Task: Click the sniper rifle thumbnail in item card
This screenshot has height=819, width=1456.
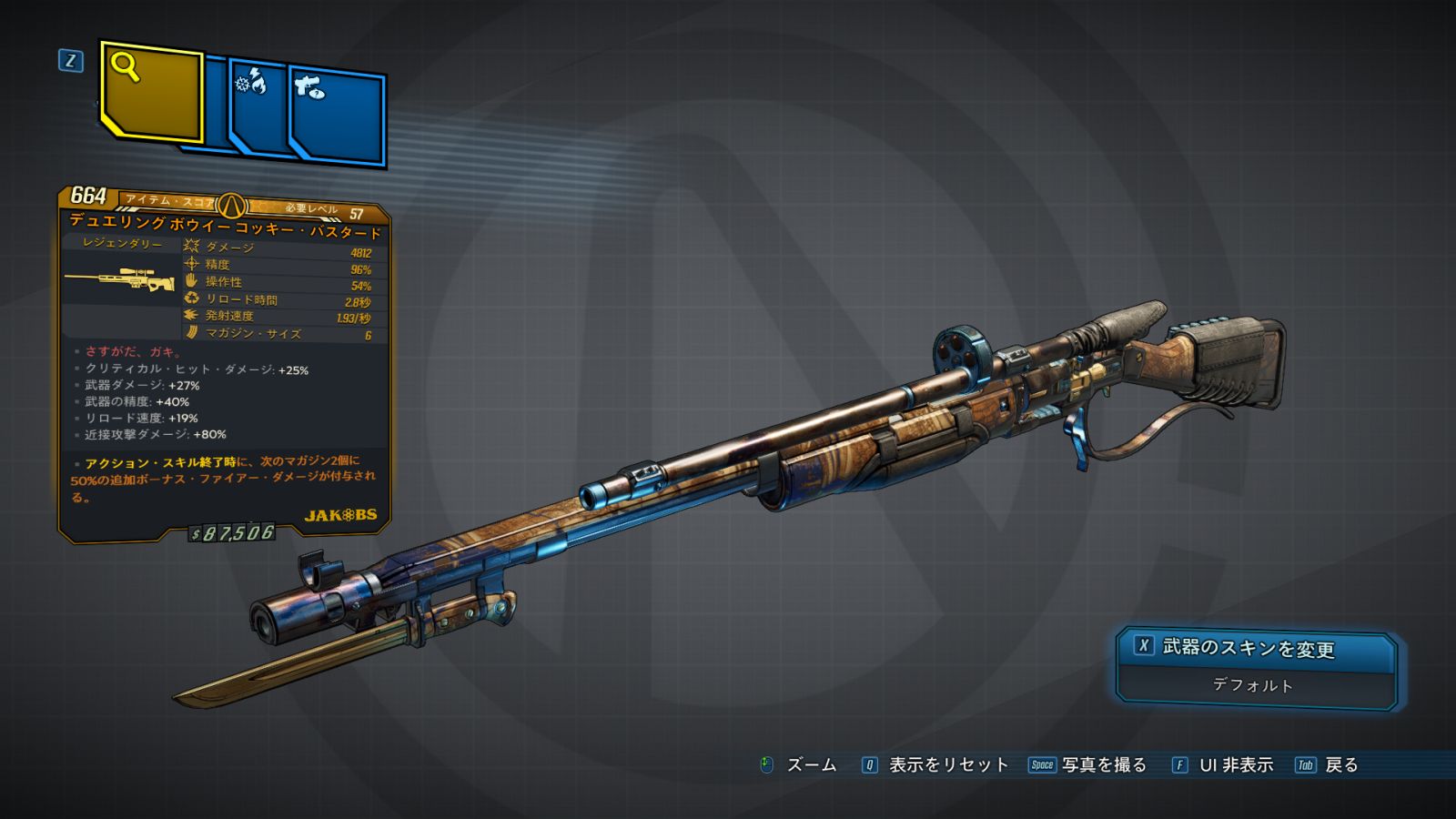Action: (122, 280)
